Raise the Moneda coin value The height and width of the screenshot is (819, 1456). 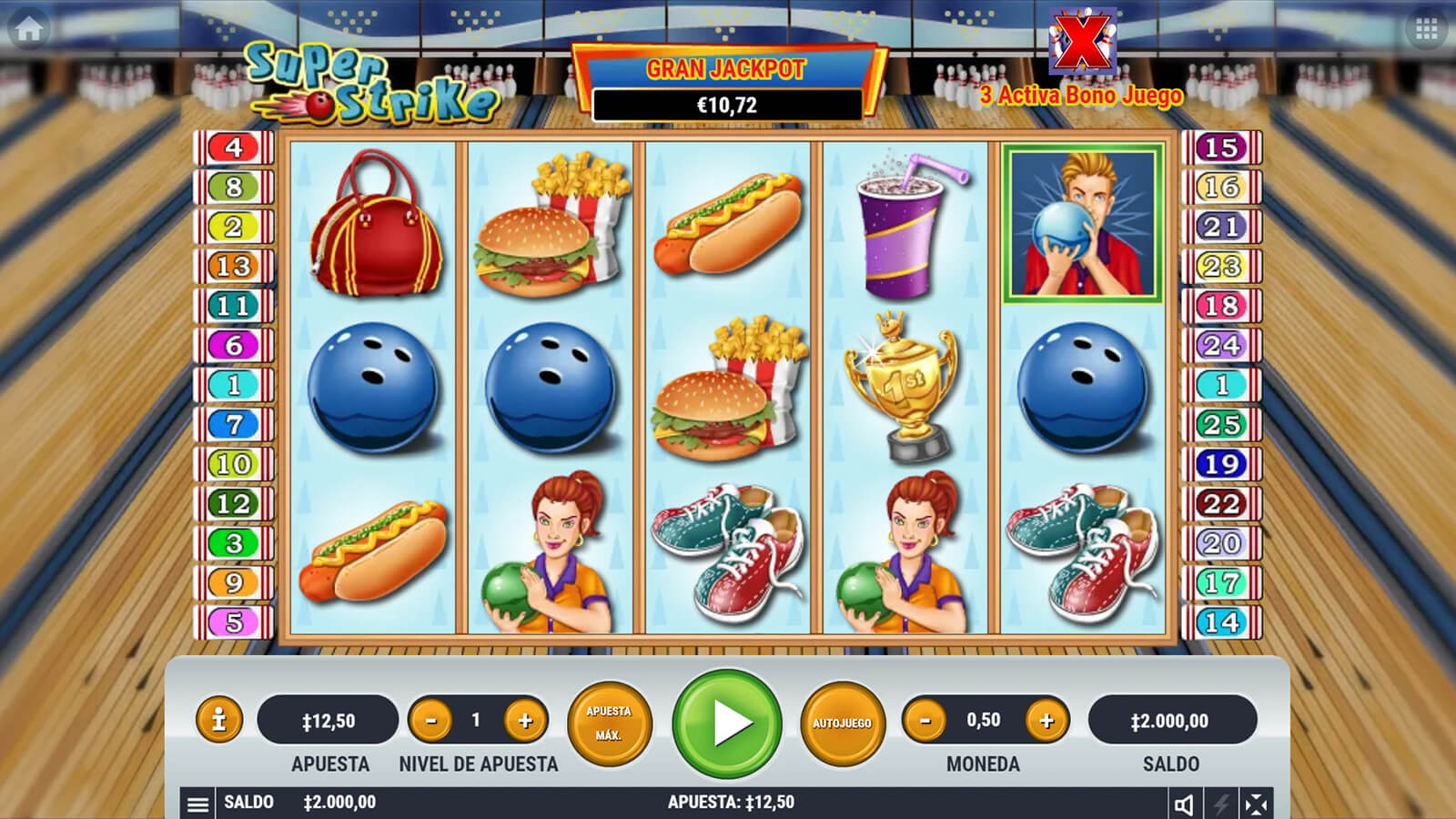(x=1046, y=721)
